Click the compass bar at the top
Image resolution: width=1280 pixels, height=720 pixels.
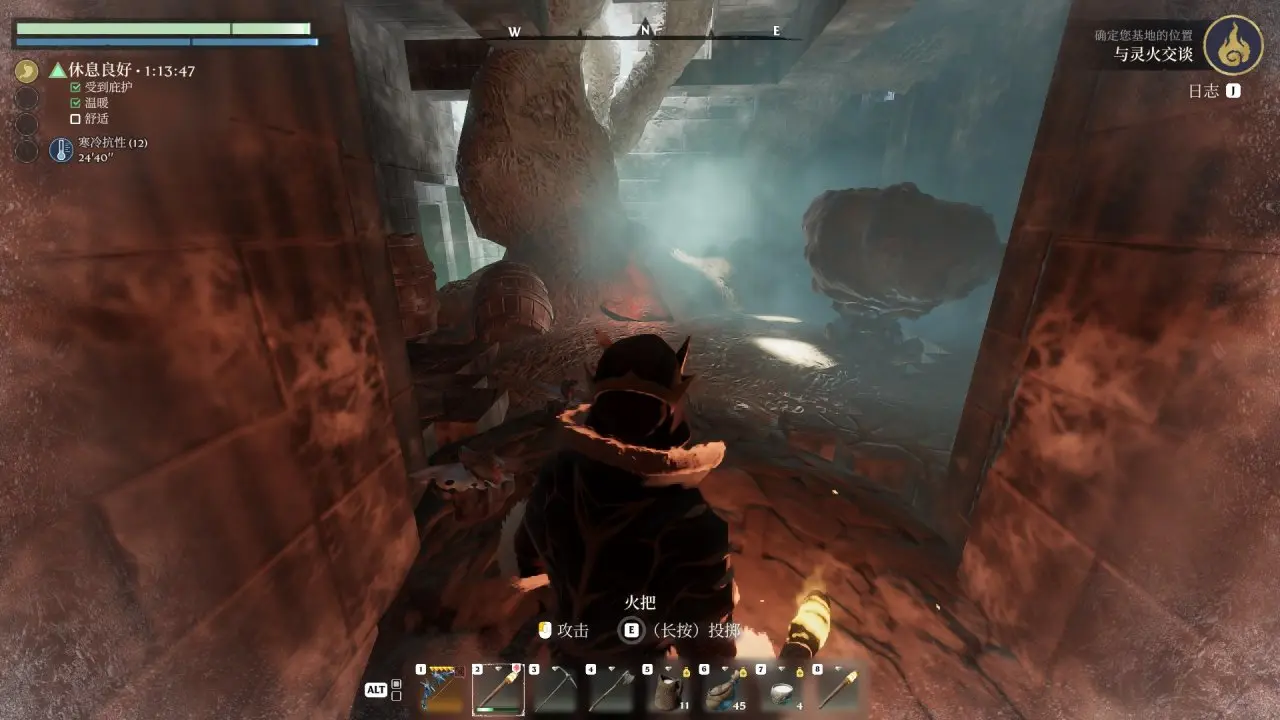point(645,31)
